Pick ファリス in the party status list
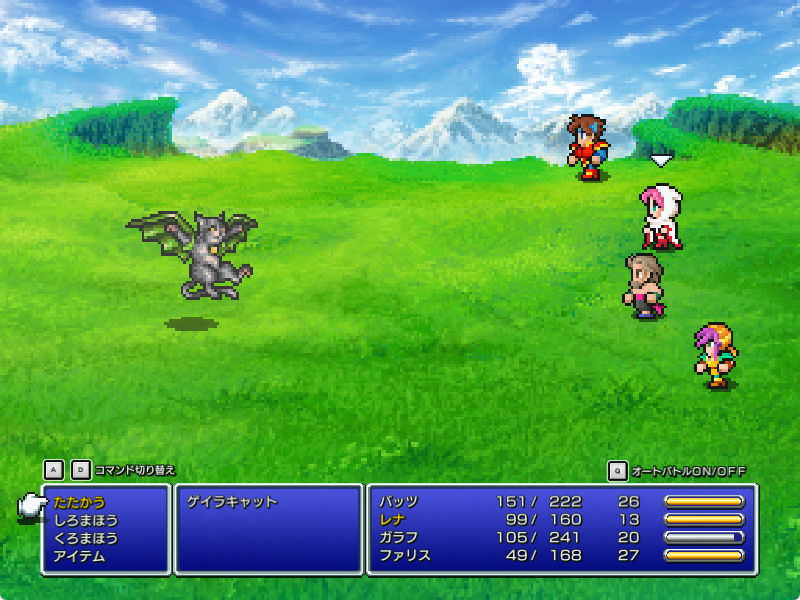The width and height of the screenshot is (800, 600). point(404,556)
